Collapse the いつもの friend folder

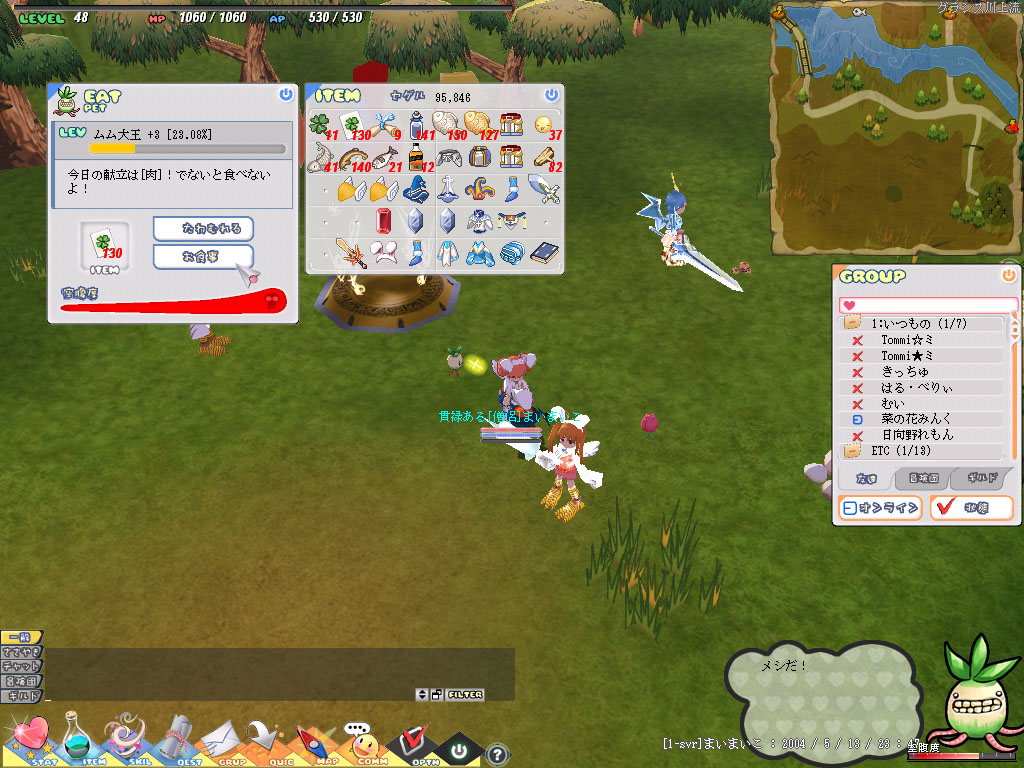point(853,324)
